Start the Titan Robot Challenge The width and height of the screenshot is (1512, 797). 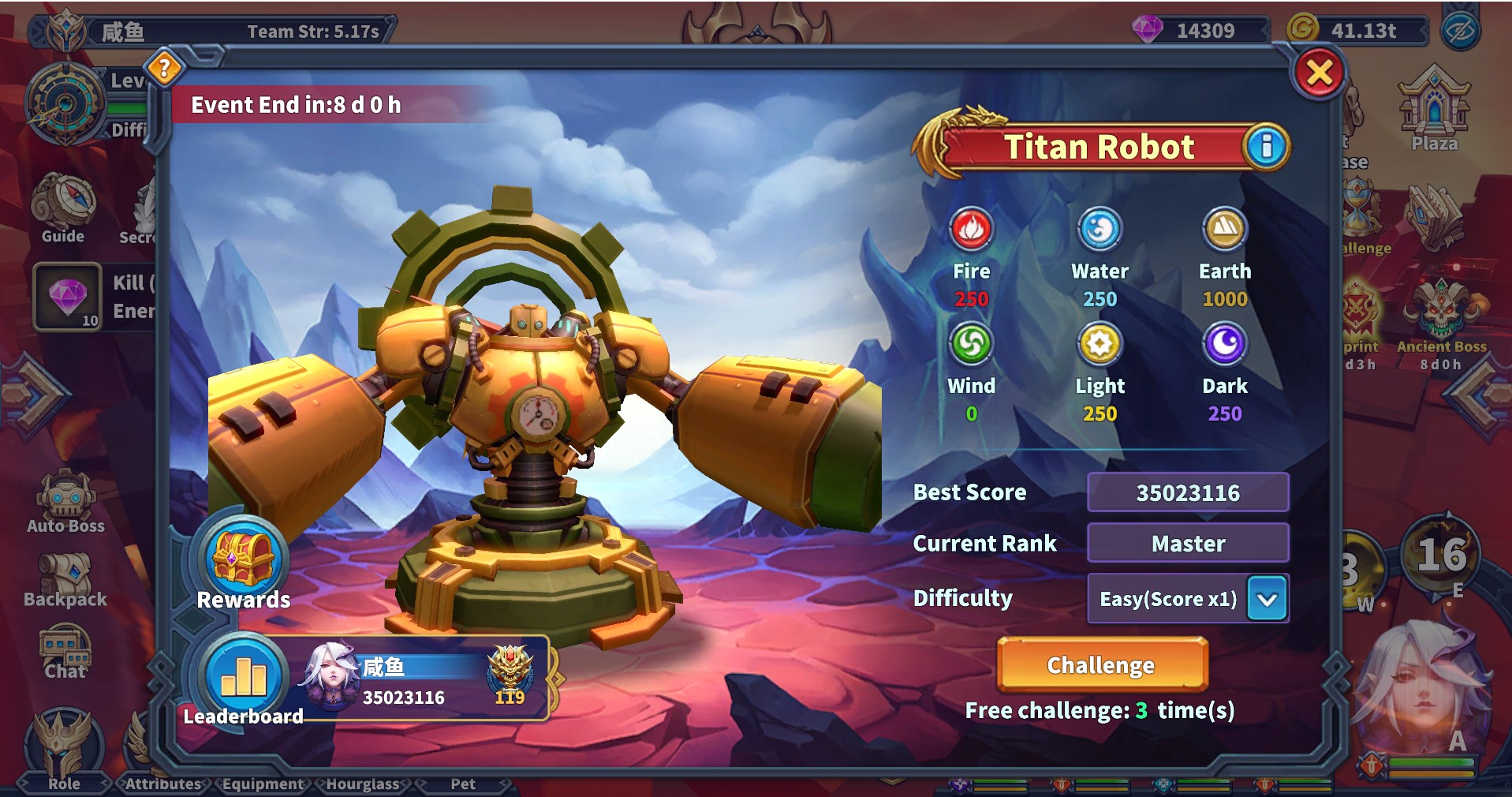(x=1101, y=665)
